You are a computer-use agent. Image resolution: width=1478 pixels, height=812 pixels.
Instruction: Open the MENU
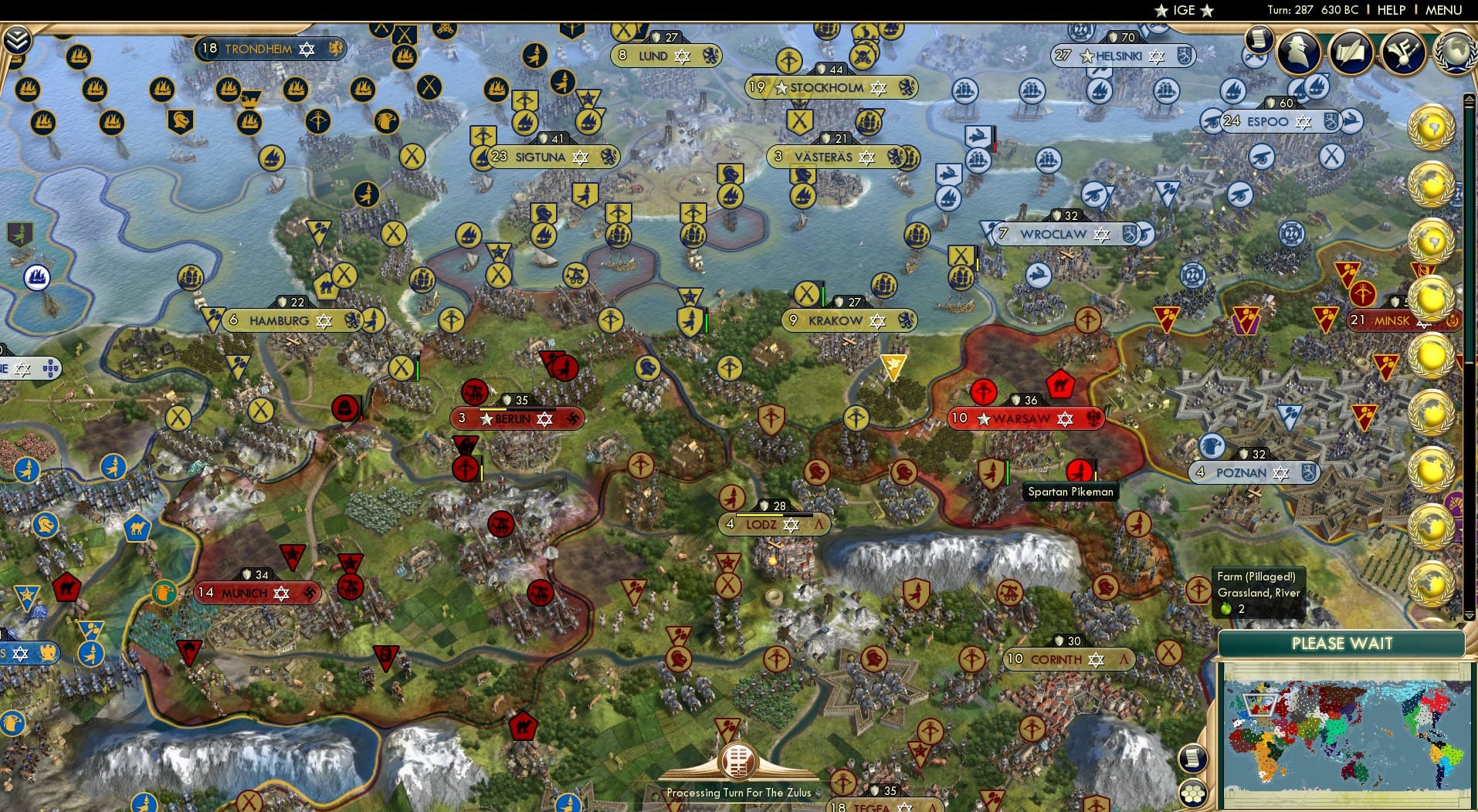[1443, 10]
